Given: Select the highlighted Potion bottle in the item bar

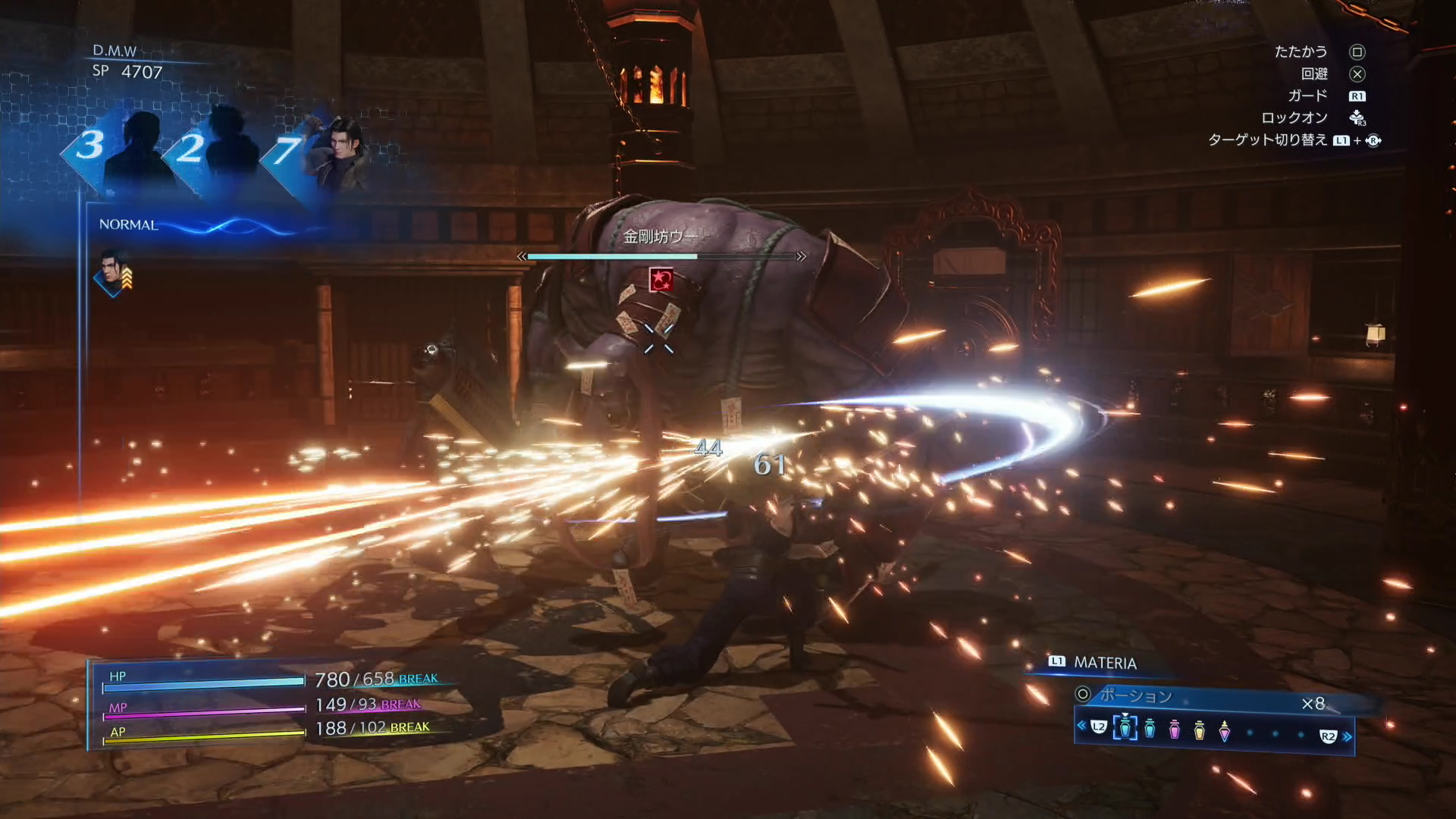Looking at the screenshot, I should point(1125,728).
